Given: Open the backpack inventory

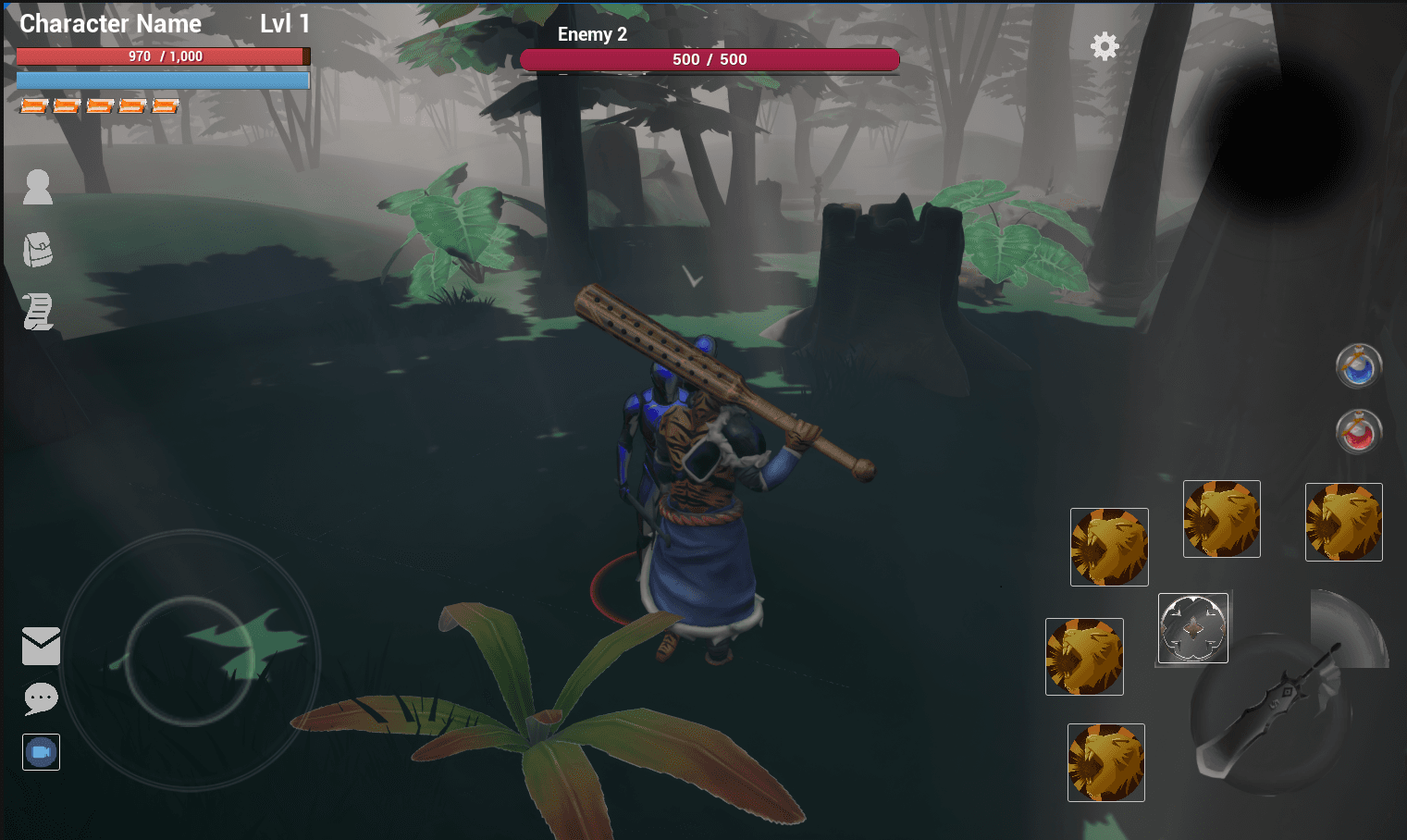Looking at the screenshot, I should tap(38, 250).
